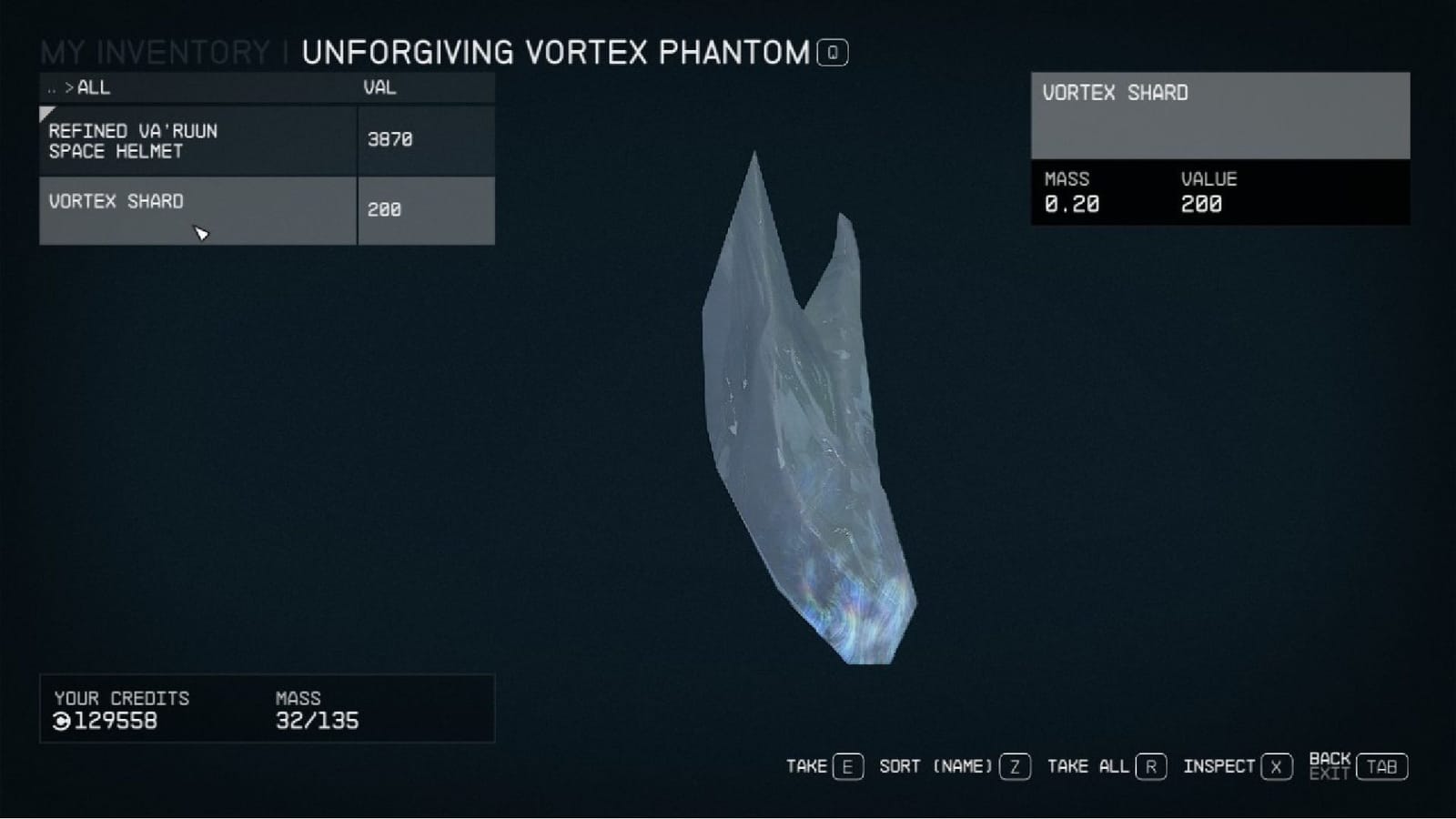Click the R key icon next to TAKE ALL
Viewport: 1456px width, 819px height.
click(1150, 766)
